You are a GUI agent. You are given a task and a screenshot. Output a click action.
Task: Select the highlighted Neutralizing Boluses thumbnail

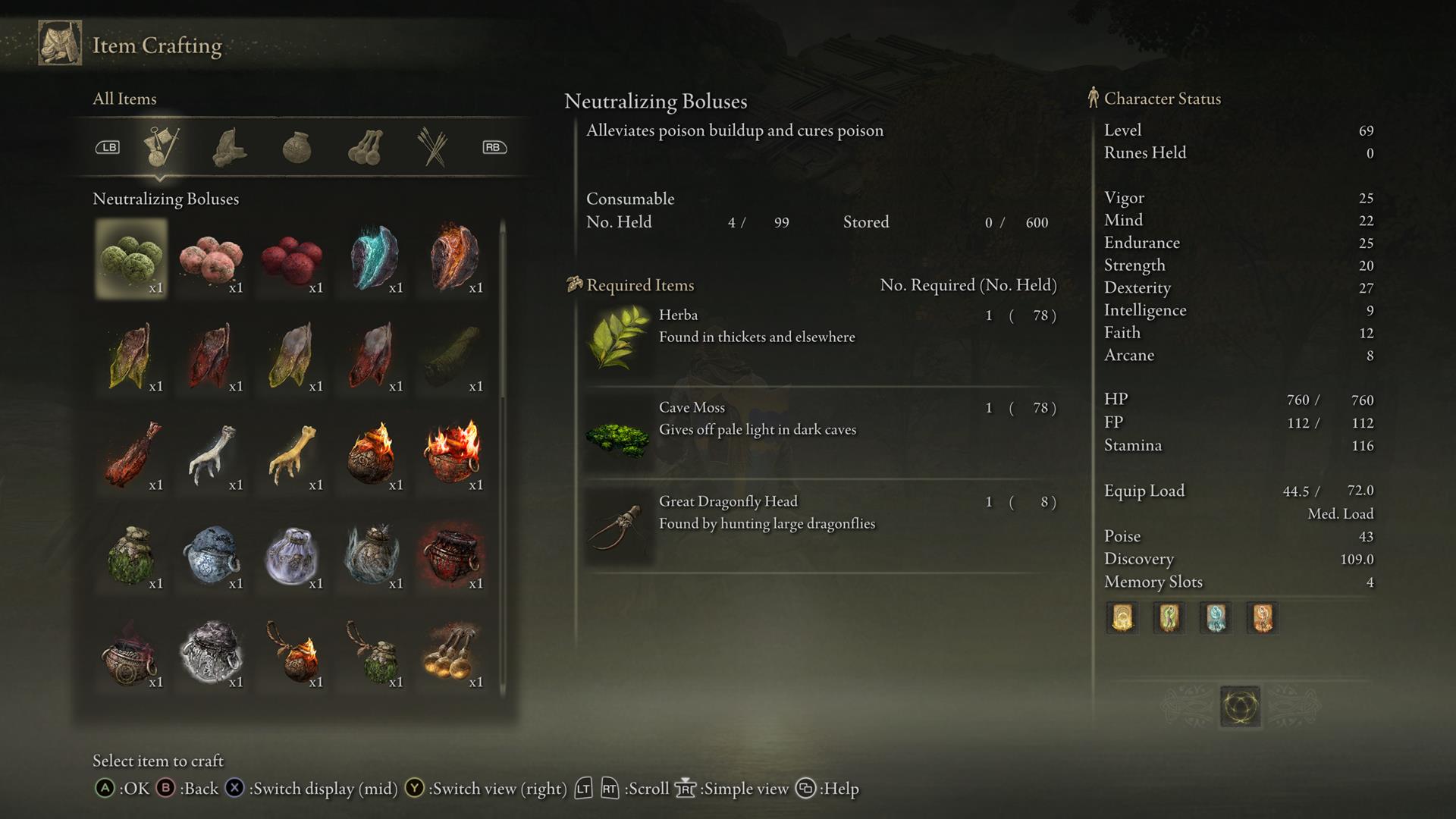[130, 258]
